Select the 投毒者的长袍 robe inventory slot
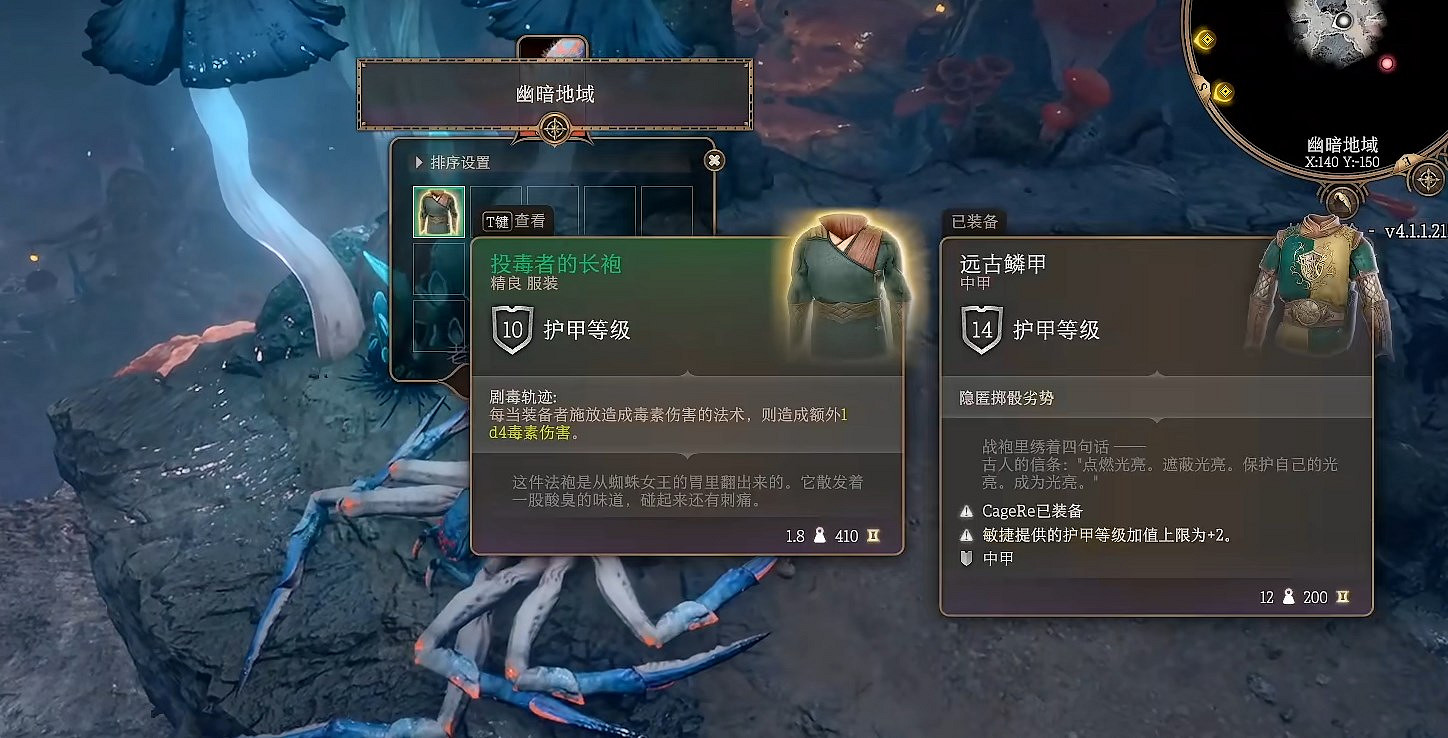This screenshot has height=738, width=1448. [438, 210]
